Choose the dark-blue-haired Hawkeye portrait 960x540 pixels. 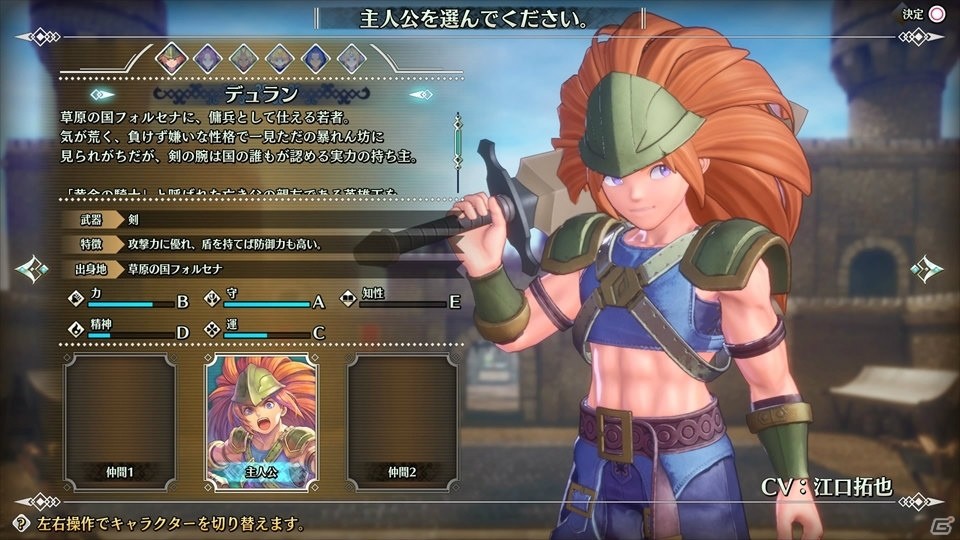tap(315, 58)
